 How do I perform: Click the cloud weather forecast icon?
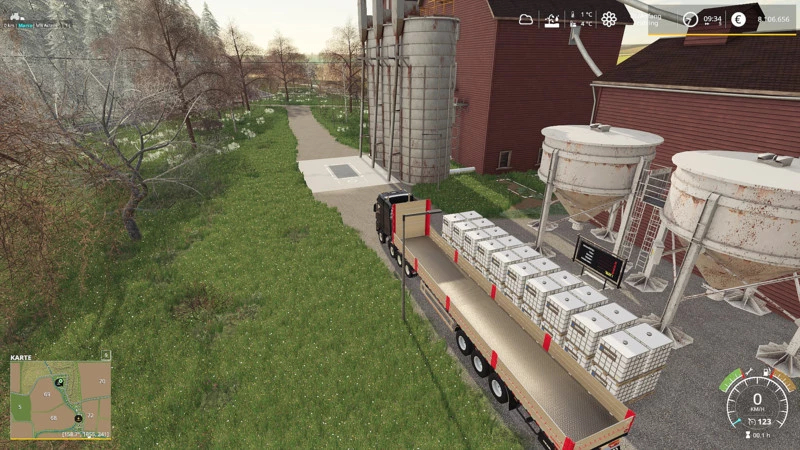526,19
